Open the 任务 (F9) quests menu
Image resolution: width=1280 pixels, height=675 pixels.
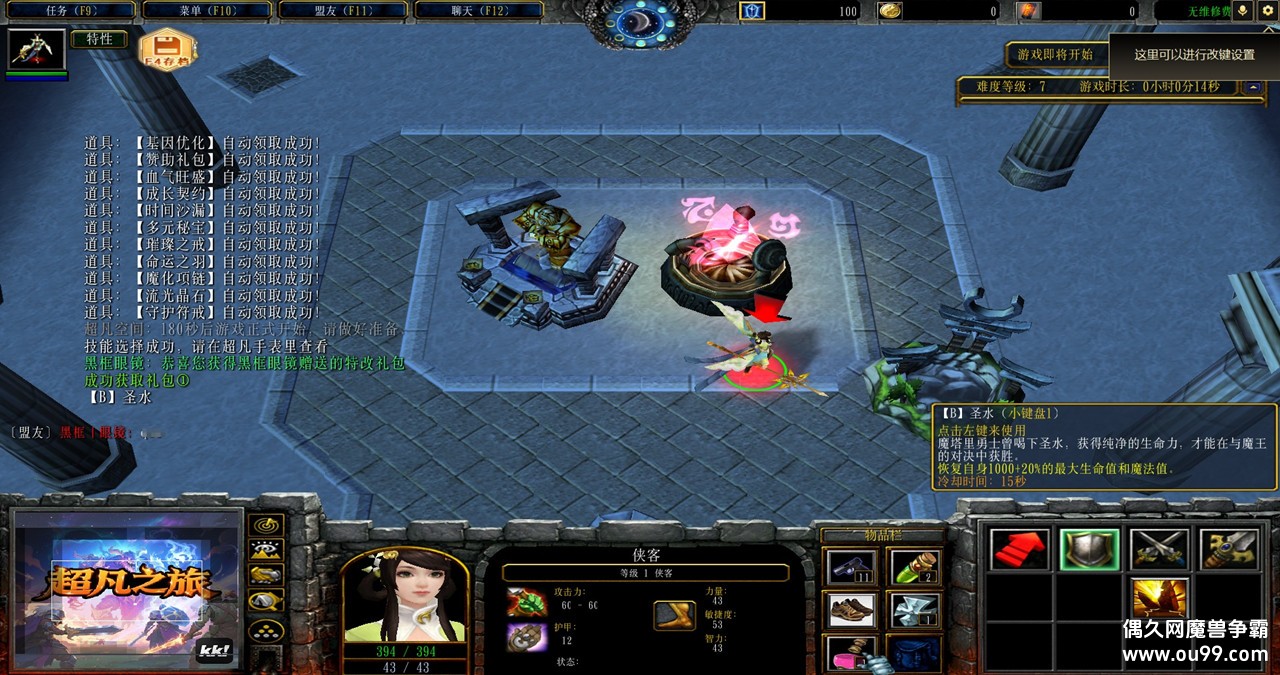click(68, 11)
